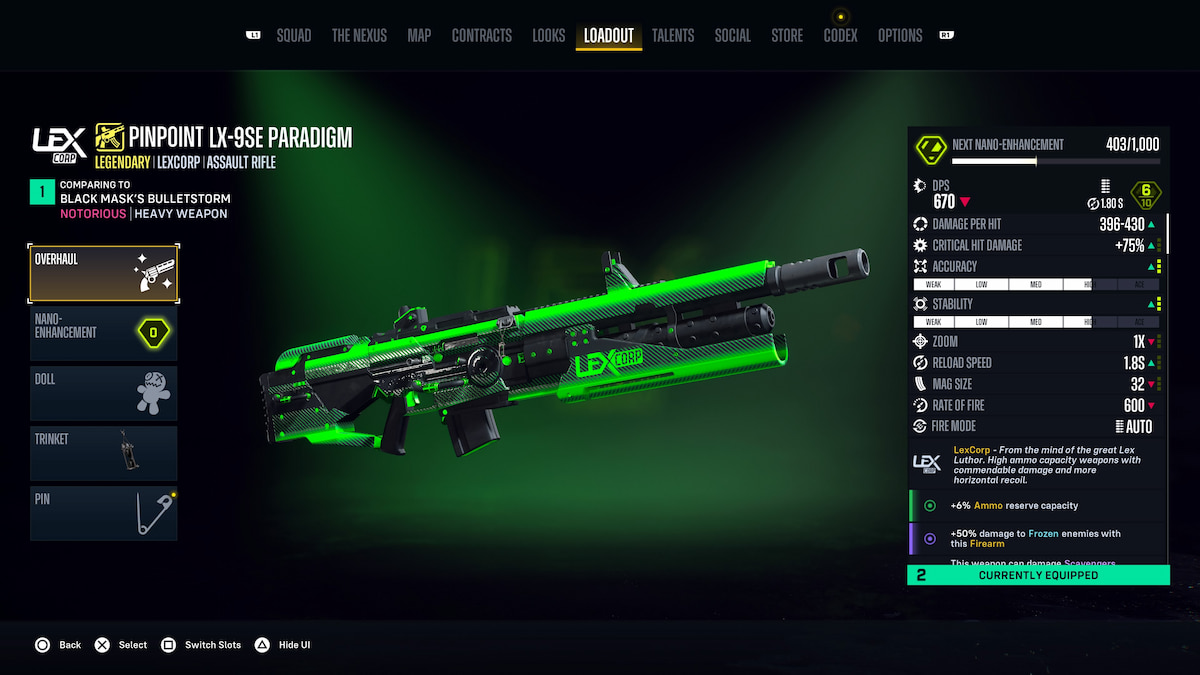The width and height of the screenshot is (1200, 675).
Task: Select the Loadout tab
Action: [609, 36]
